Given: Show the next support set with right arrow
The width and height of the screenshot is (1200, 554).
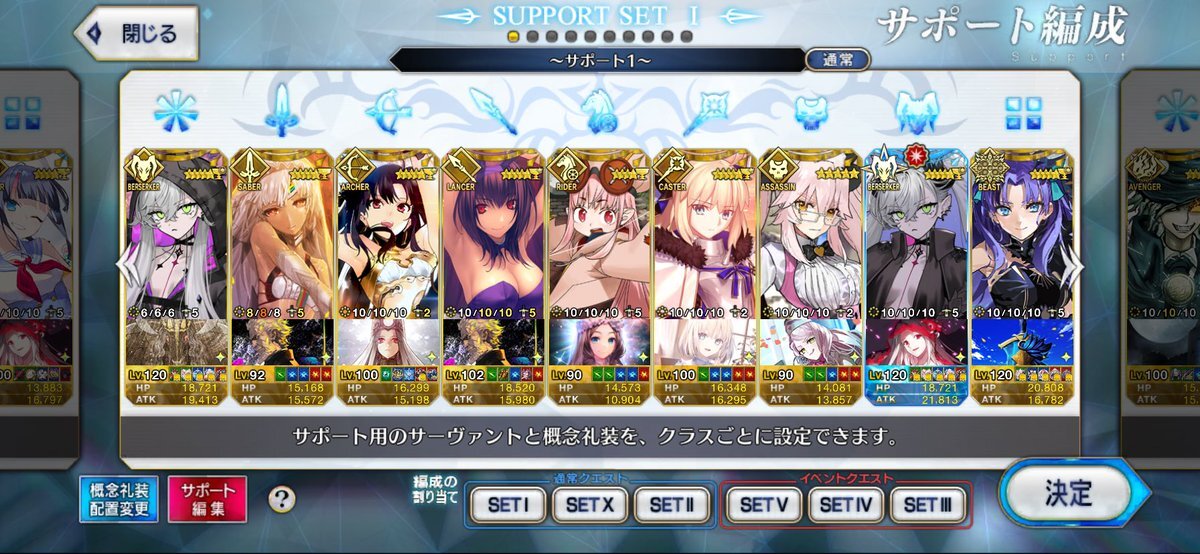Looking at the screenshot, I should click(x=1078, y=265).
